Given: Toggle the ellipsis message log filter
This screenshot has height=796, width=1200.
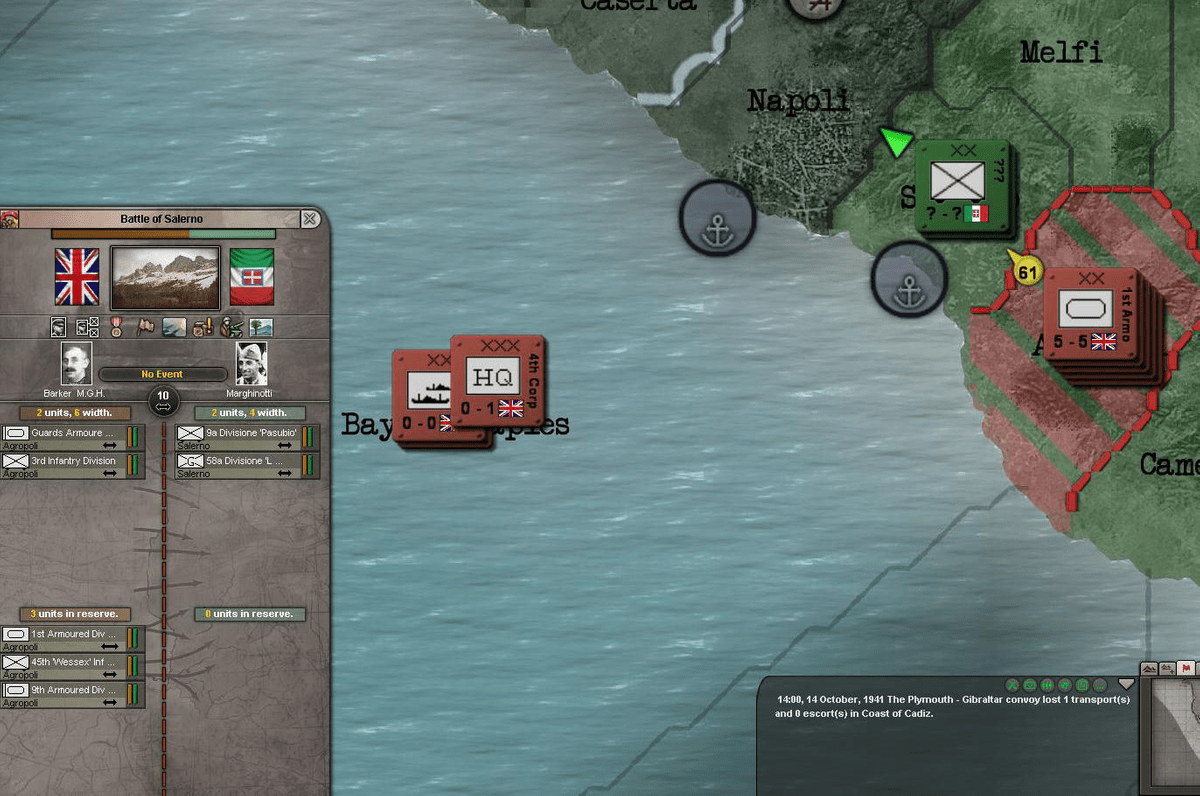Looking at the screenshot, I should (1100, 685).
